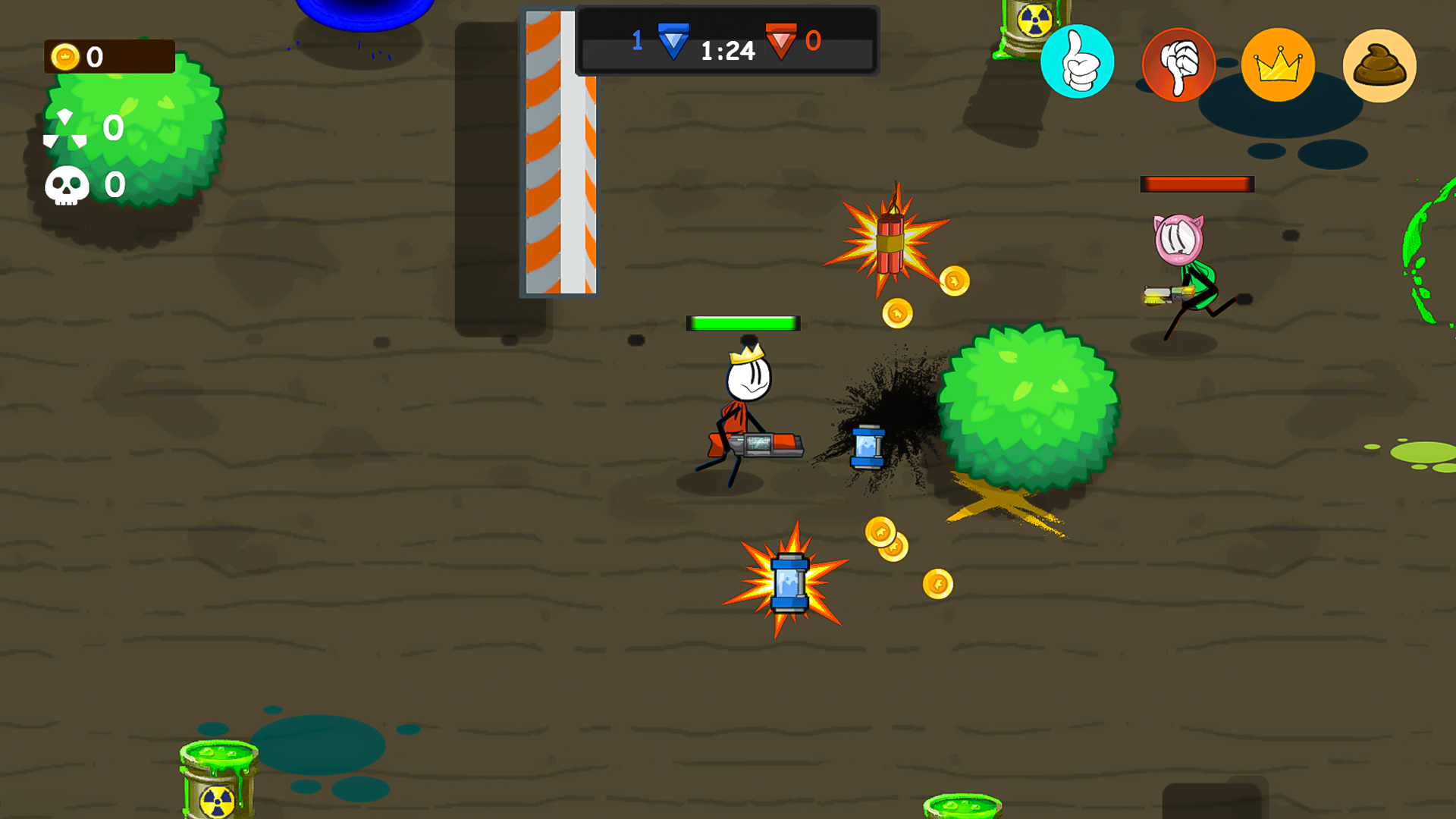Viewport: 1456px width, 819px height.
Task: Click the enemy's red health bar
Action: [1197, 183]
